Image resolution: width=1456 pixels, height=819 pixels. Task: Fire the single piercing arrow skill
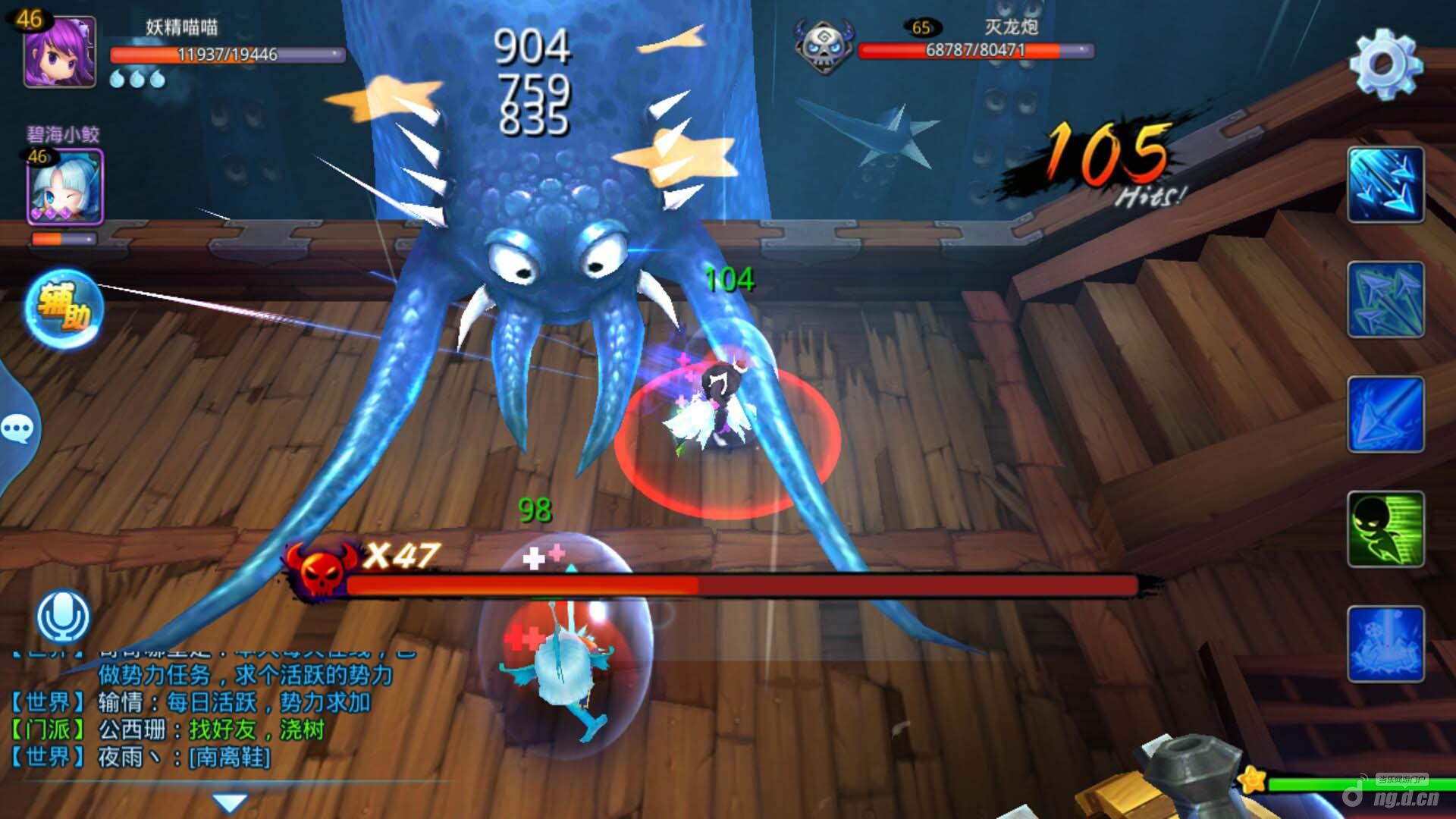click(x=1385, y=414)
